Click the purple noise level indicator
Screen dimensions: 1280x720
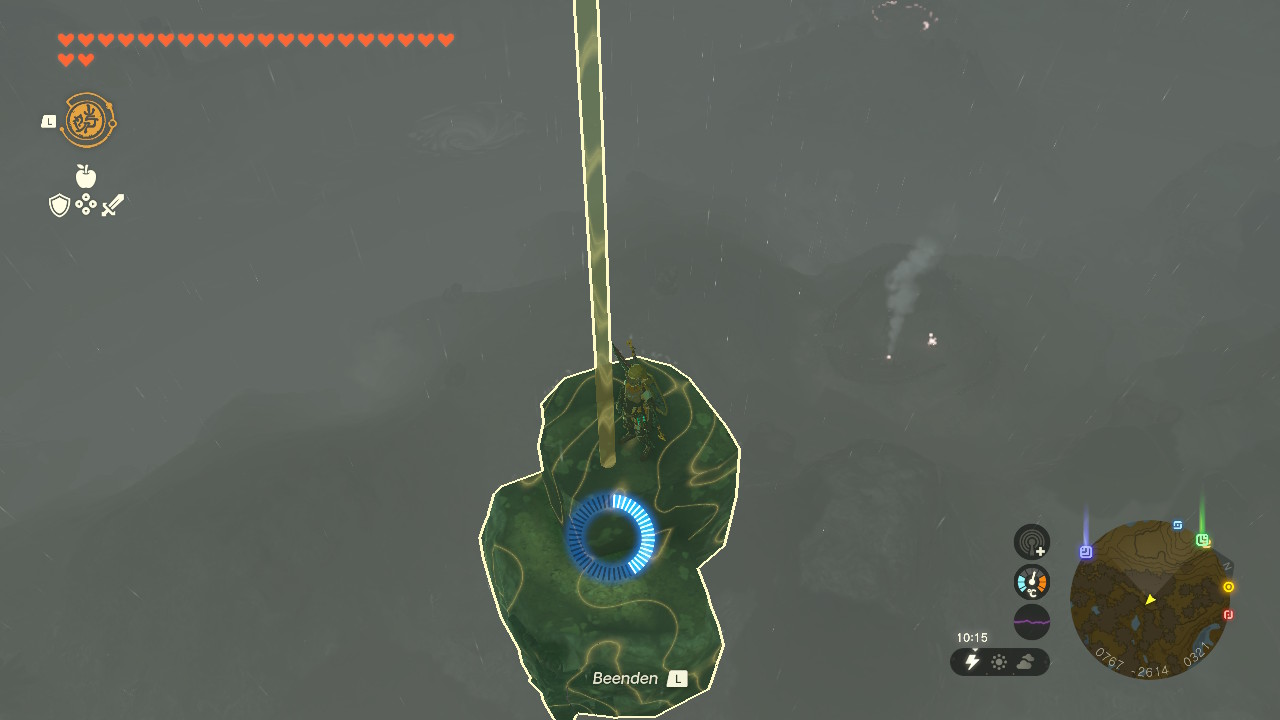click(1032, 622)
